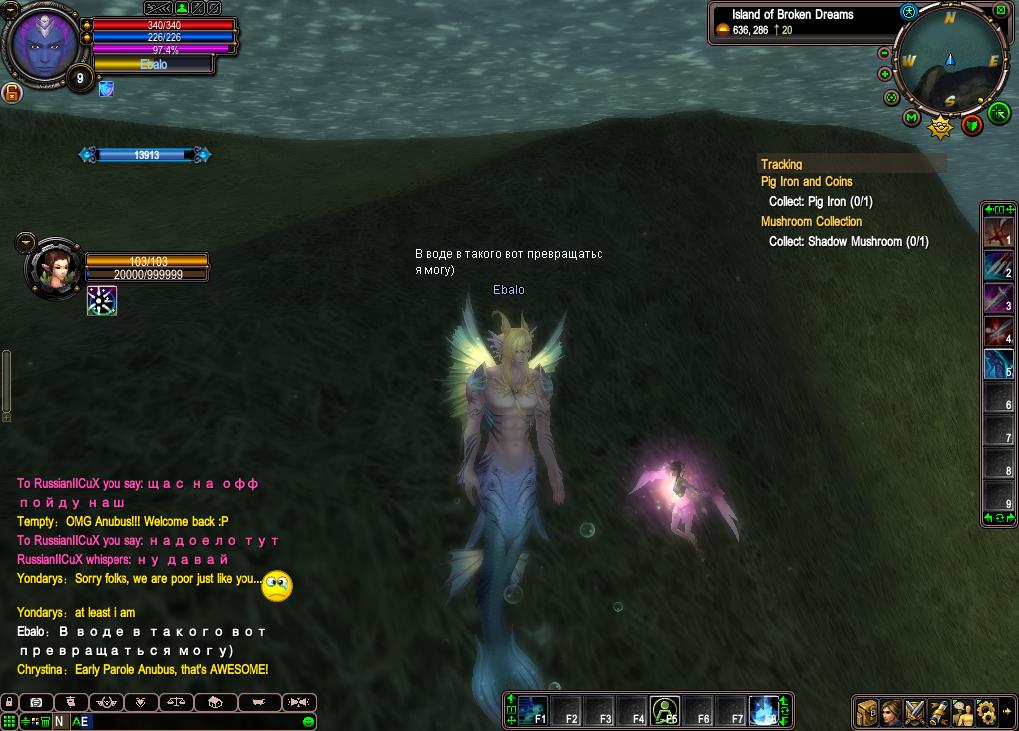Screen dimensions: 1019x731
Task: Use the meditation skill in the F5 slot
Action: 665,710
